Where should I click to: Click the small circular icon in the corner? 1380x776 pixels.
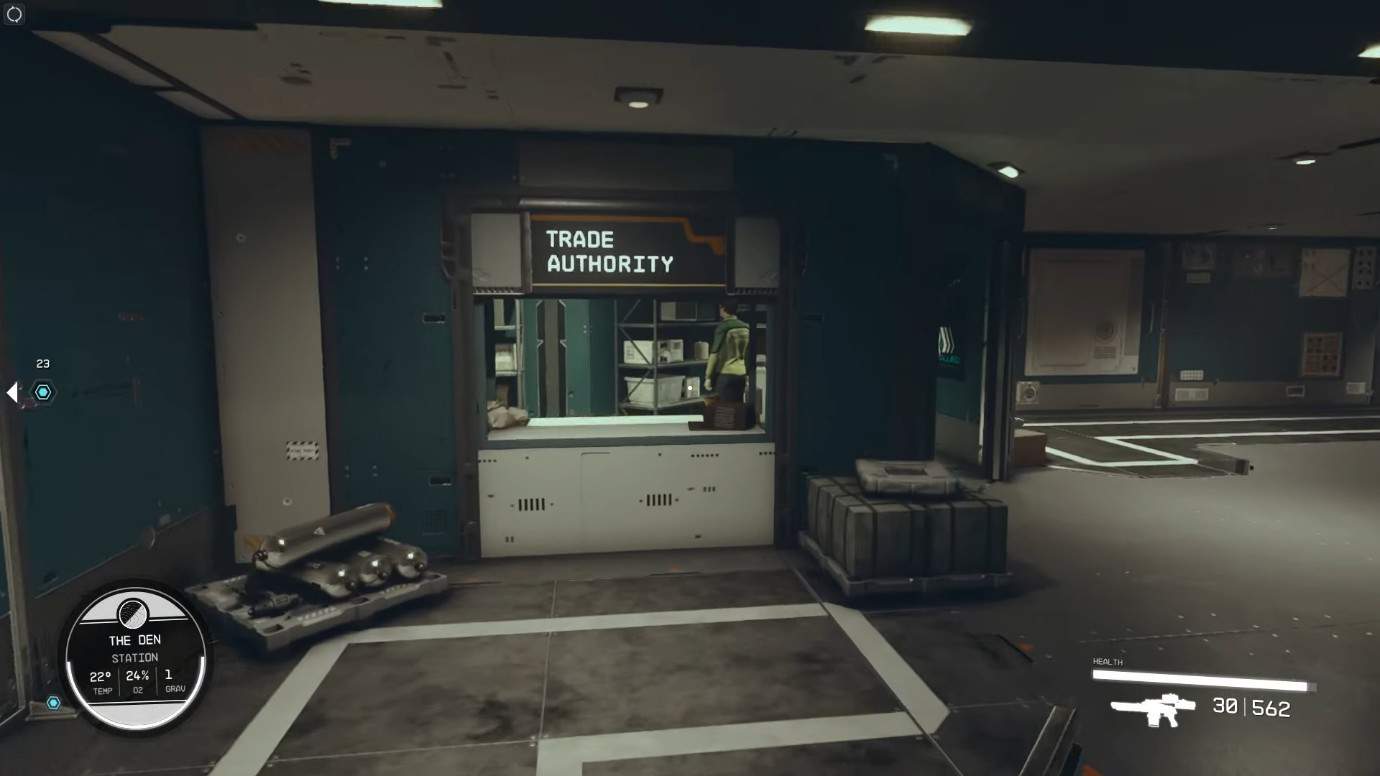14,14
